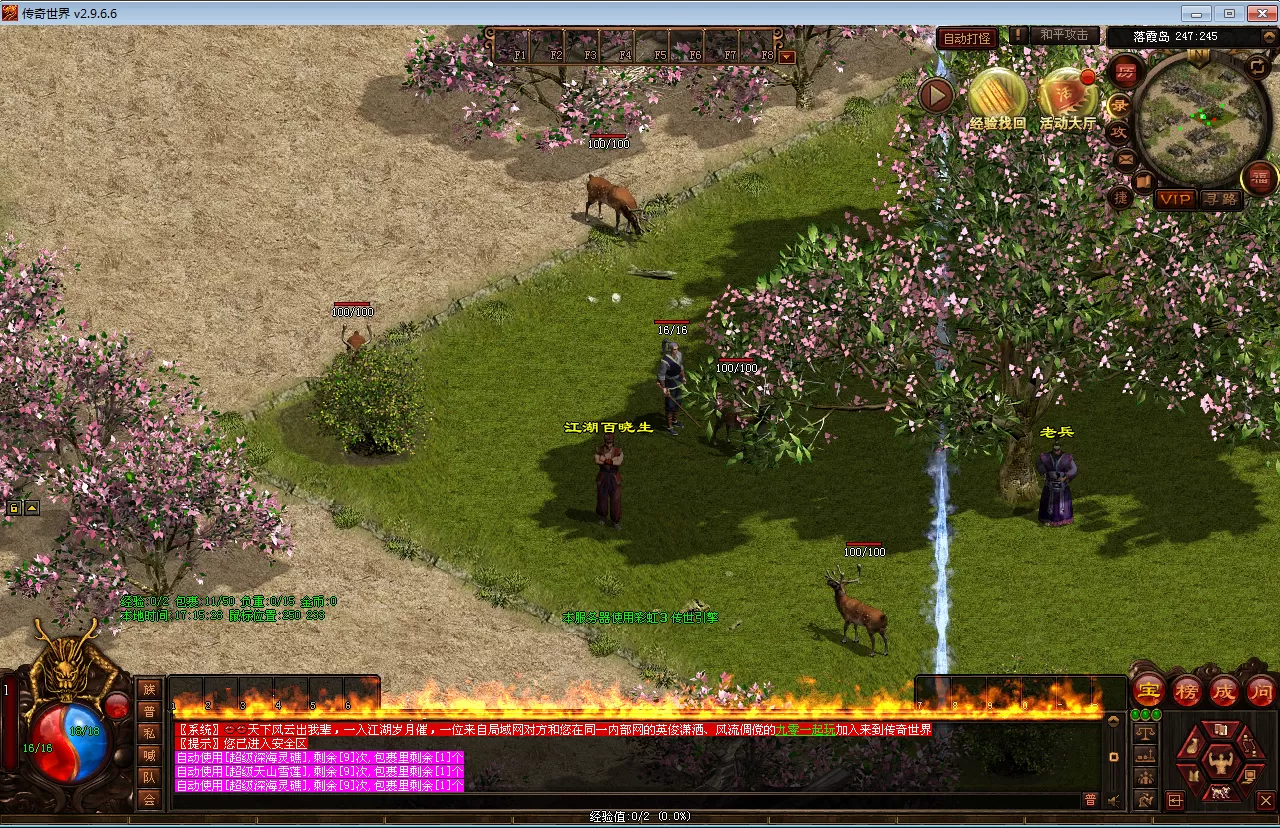Screen dimensions: 1280x828
Task: Switch to the 队 team chat channel
Action: coord(149,777)
